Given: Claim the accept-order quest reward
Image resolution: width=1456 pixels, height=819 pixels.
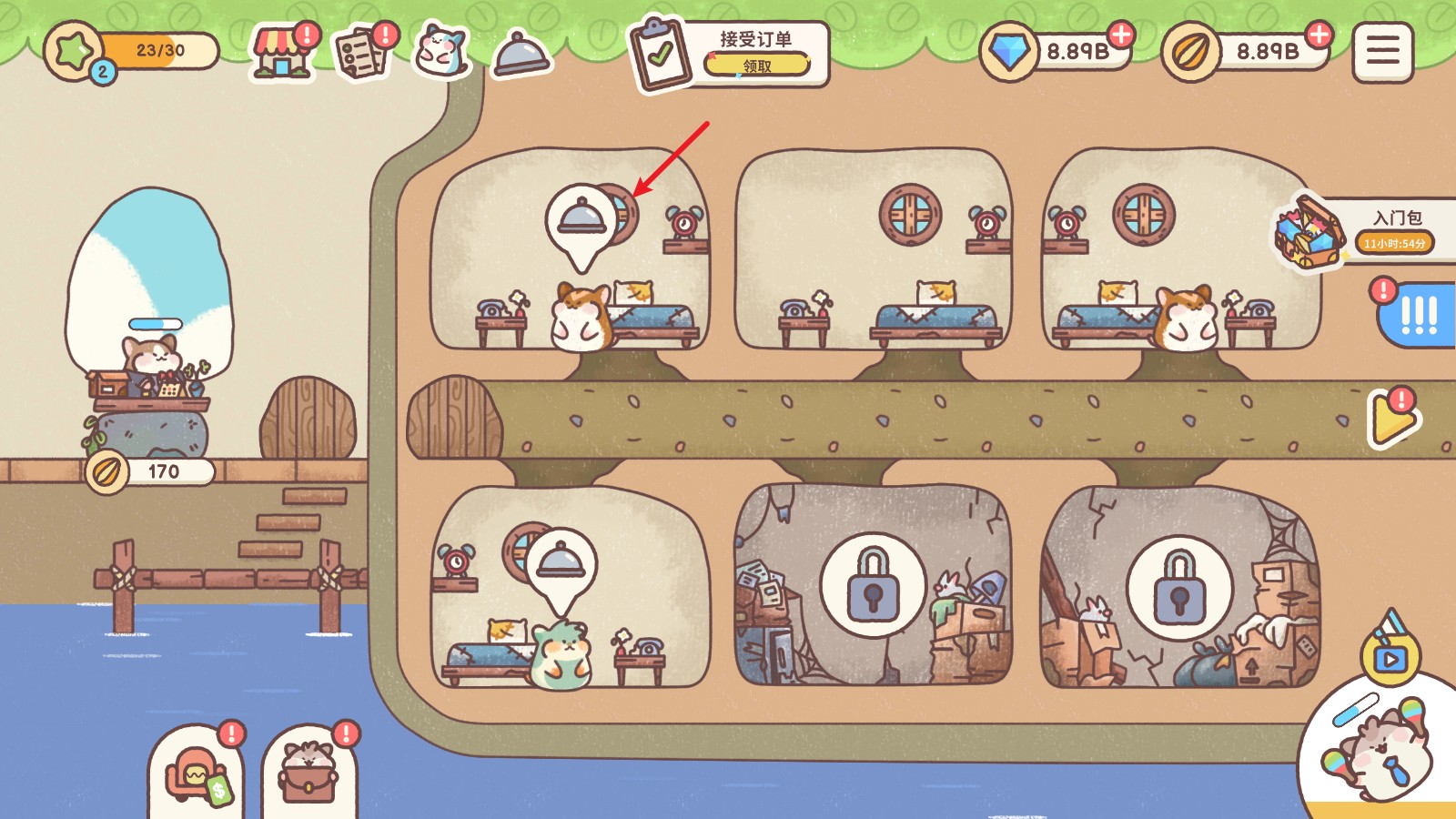Looking at the screenshot, I should 756,66.
